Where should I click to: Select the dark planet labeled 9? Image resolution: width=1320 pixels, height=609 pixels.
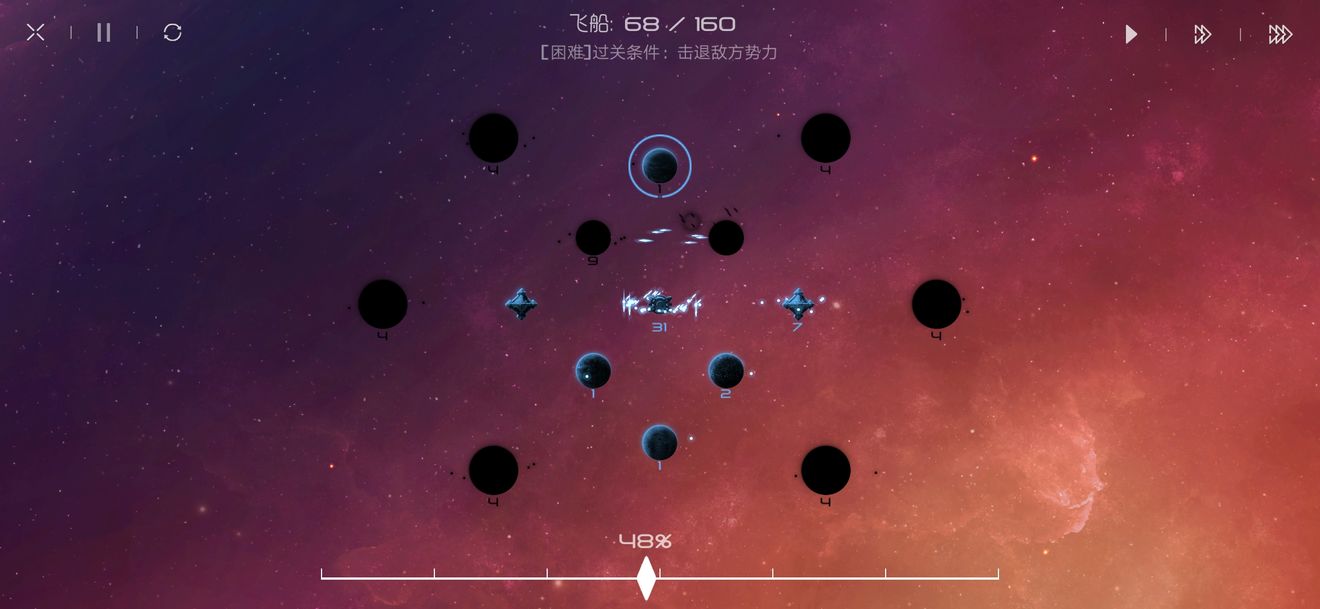click(x=593, y=238)
